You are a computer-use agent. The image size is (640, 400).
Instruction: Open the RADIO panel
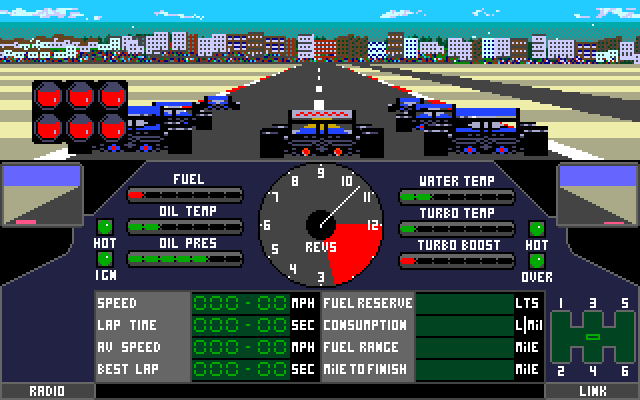tap(47, 391)
